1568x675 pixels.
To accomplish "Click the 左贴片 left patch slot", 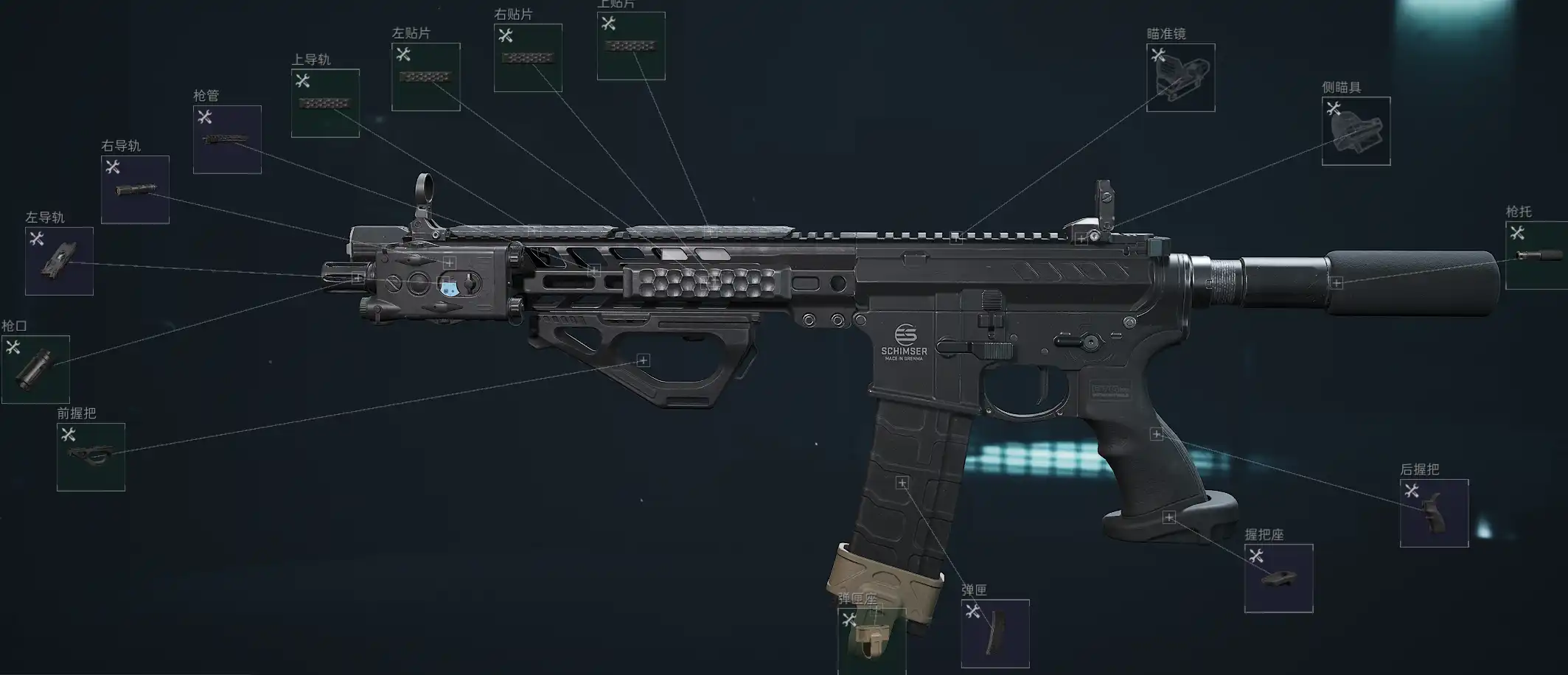I will coord(425,77).
